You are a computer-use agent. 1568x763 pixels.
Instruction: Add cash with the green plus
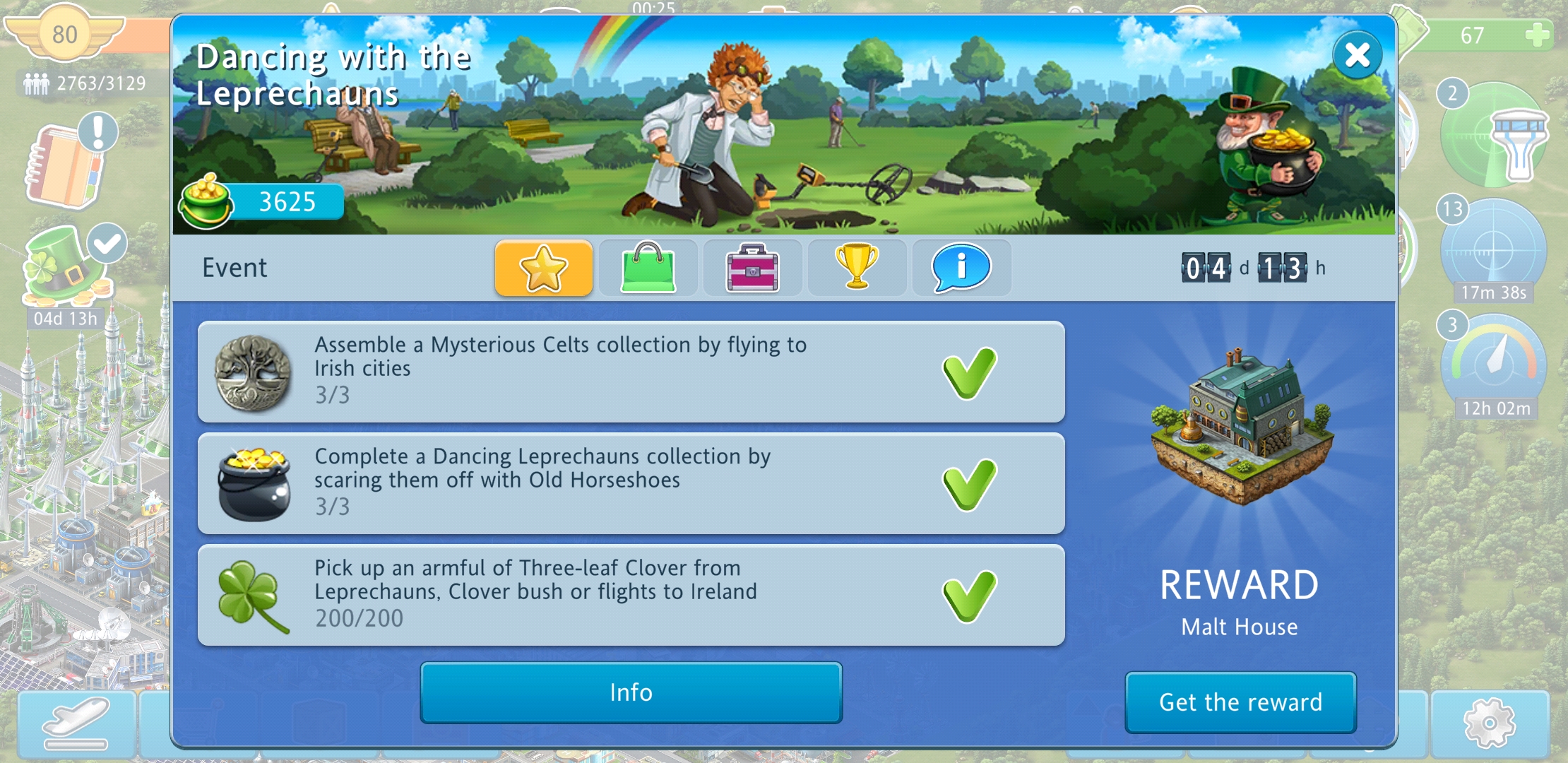(1537, 35)
